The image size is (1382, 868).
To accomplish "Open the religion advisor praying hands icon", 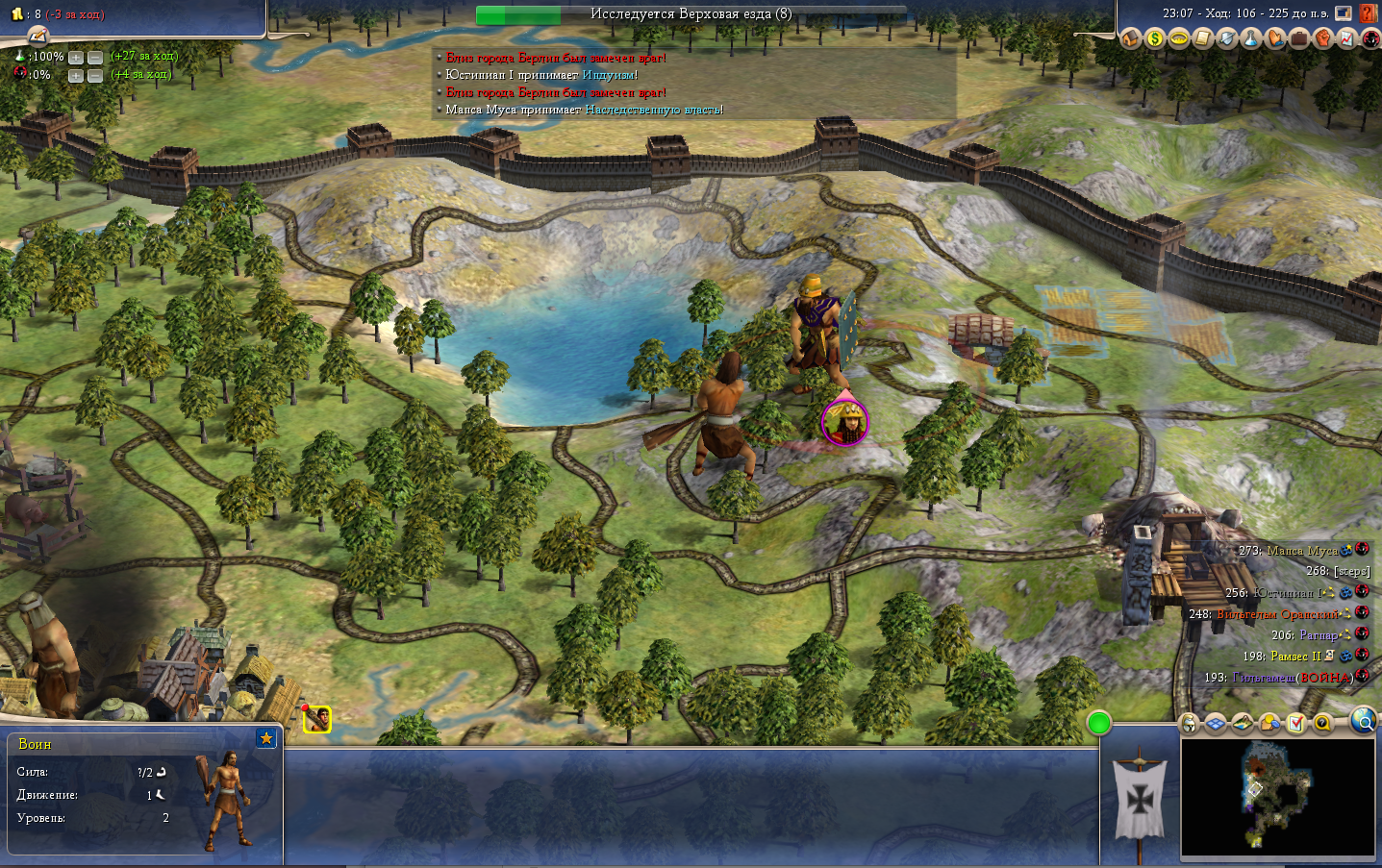I will [1274, 38].
